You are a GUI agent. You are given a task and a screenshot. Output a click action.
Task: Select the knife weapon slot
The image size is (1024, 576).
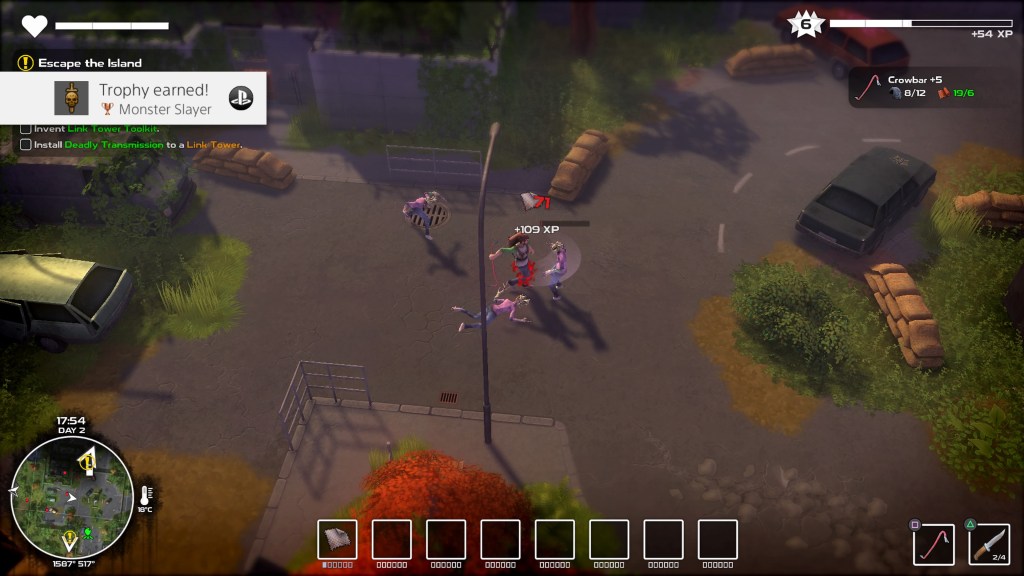(988, 544)
